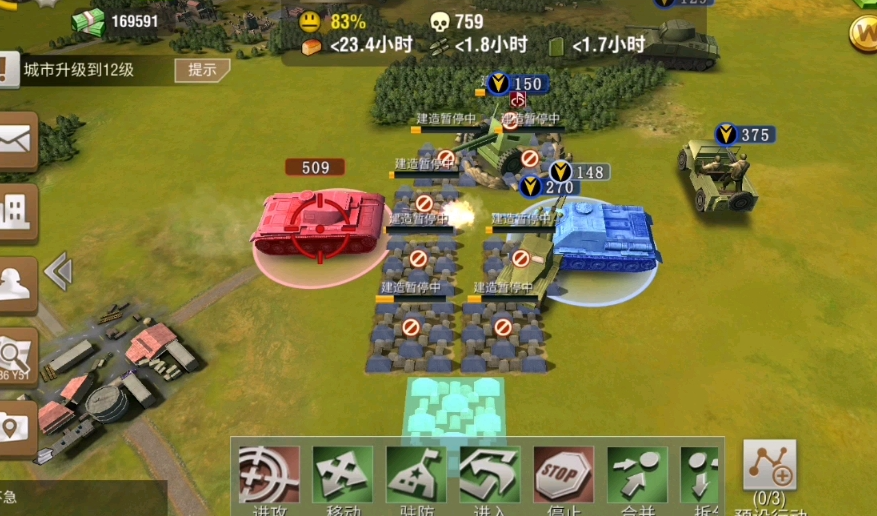Screen dimensions: 877x516
Task: Hit the STOP sign command
Action: point(563,476)
